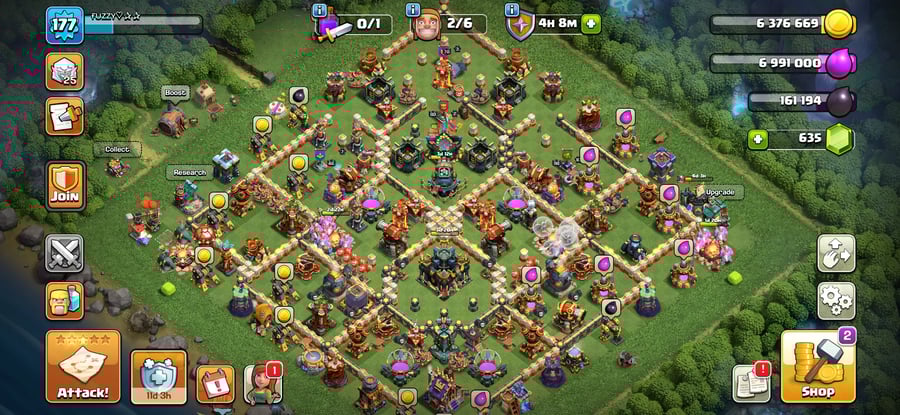The height and width of the screenshot is (415, 900).
Task: Tap the Research label over the laboratory
Action: pos(189,172)
